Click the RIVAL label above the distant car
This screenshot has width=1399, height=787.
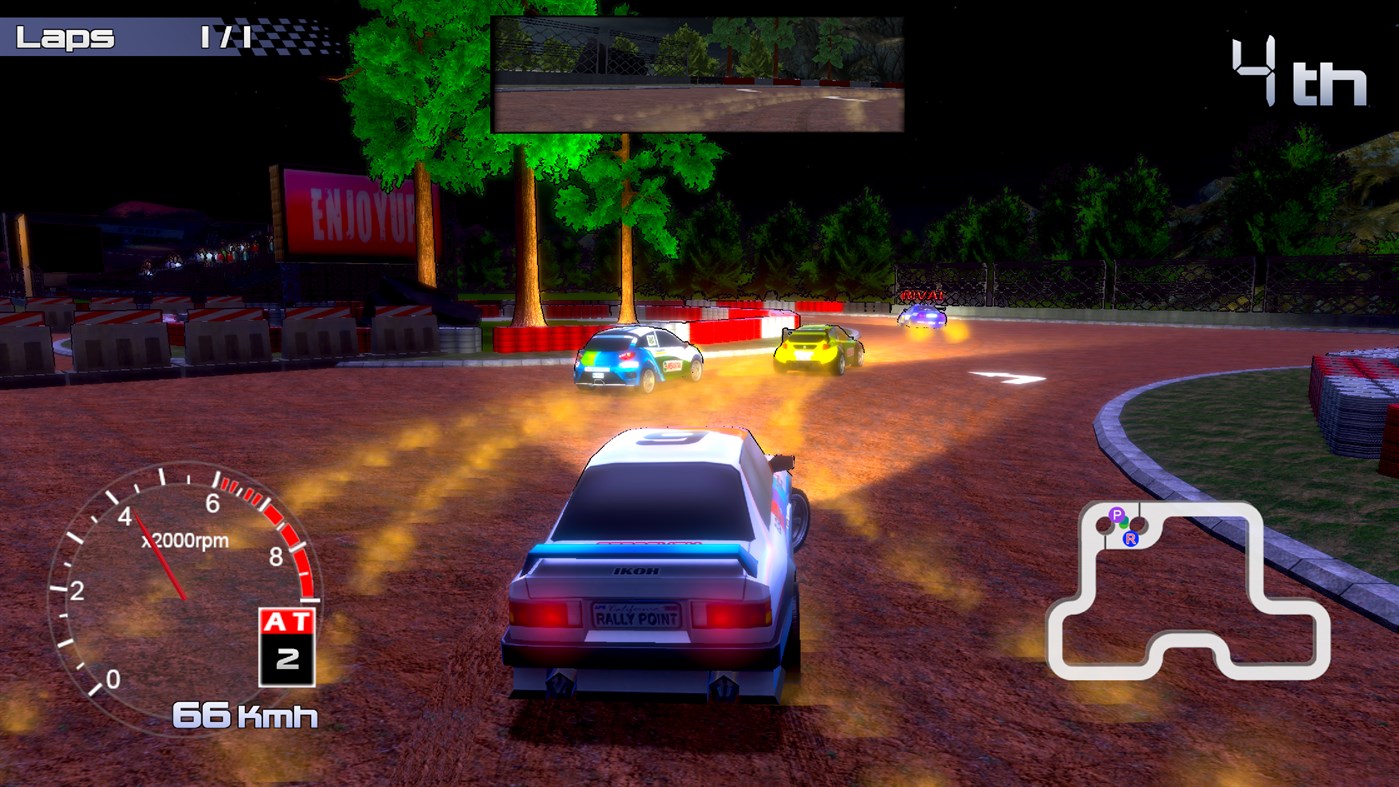pos(924,297)
